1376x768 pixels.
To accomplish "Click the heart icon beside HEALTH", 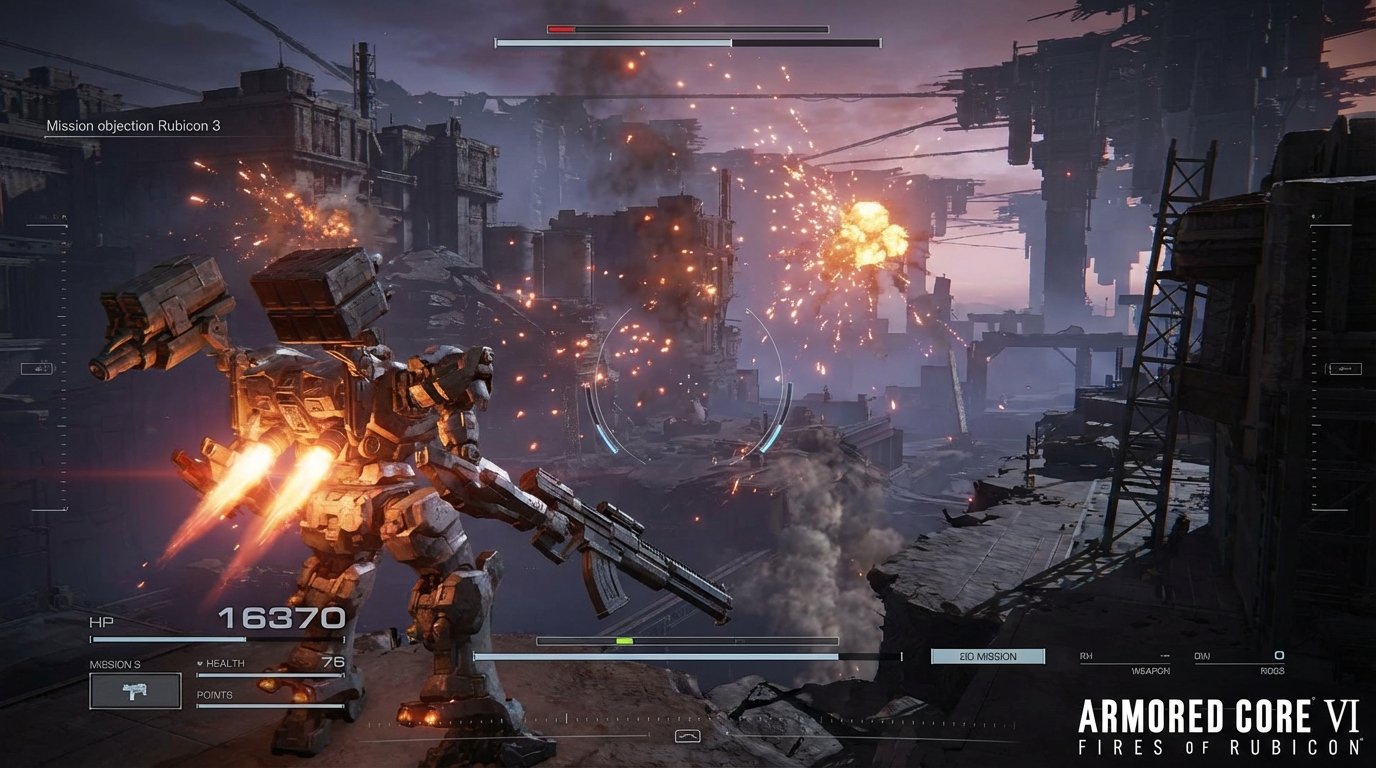I will click(200, 662).
